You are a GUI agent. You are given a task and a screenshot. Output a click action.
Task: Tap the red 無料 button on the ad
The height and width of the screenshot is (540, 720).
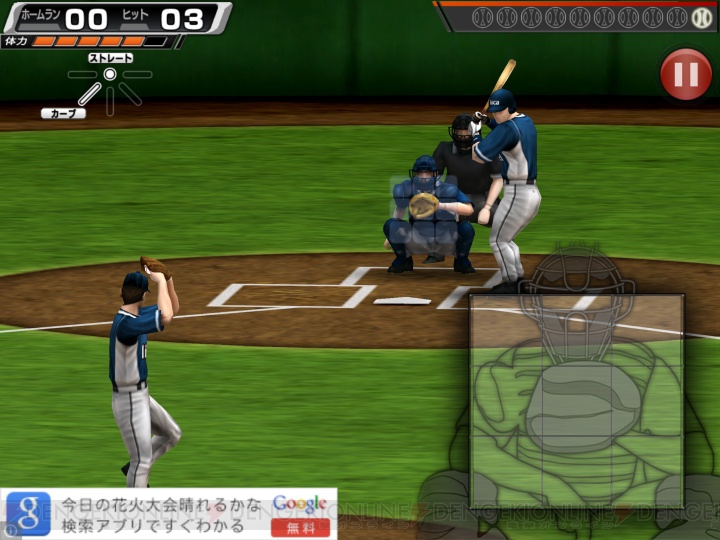click(300, 526)
